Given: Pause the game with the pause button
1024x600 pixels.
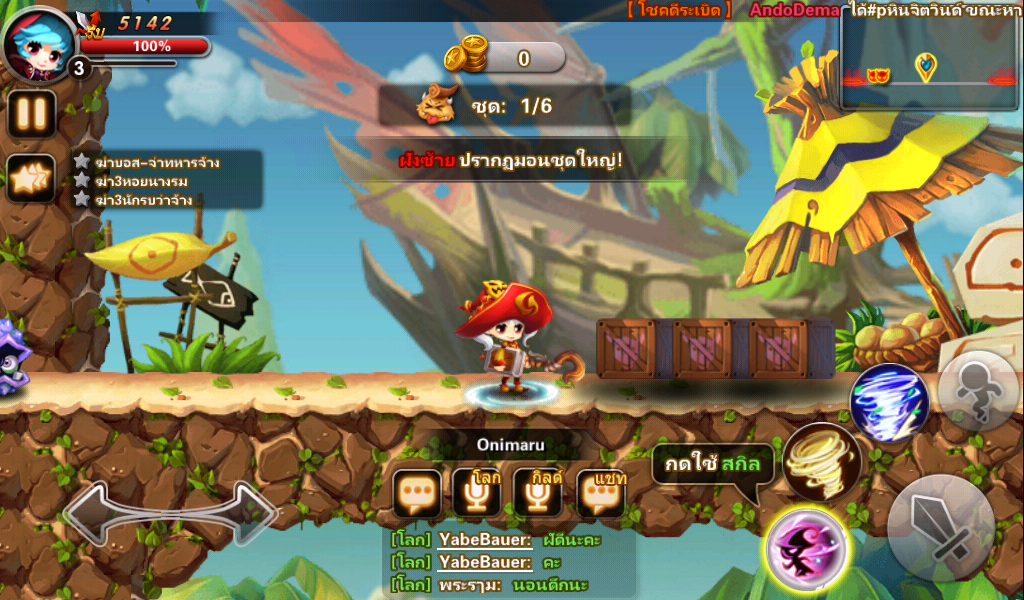Looking at the screenshot, I should tap(32, 114).
